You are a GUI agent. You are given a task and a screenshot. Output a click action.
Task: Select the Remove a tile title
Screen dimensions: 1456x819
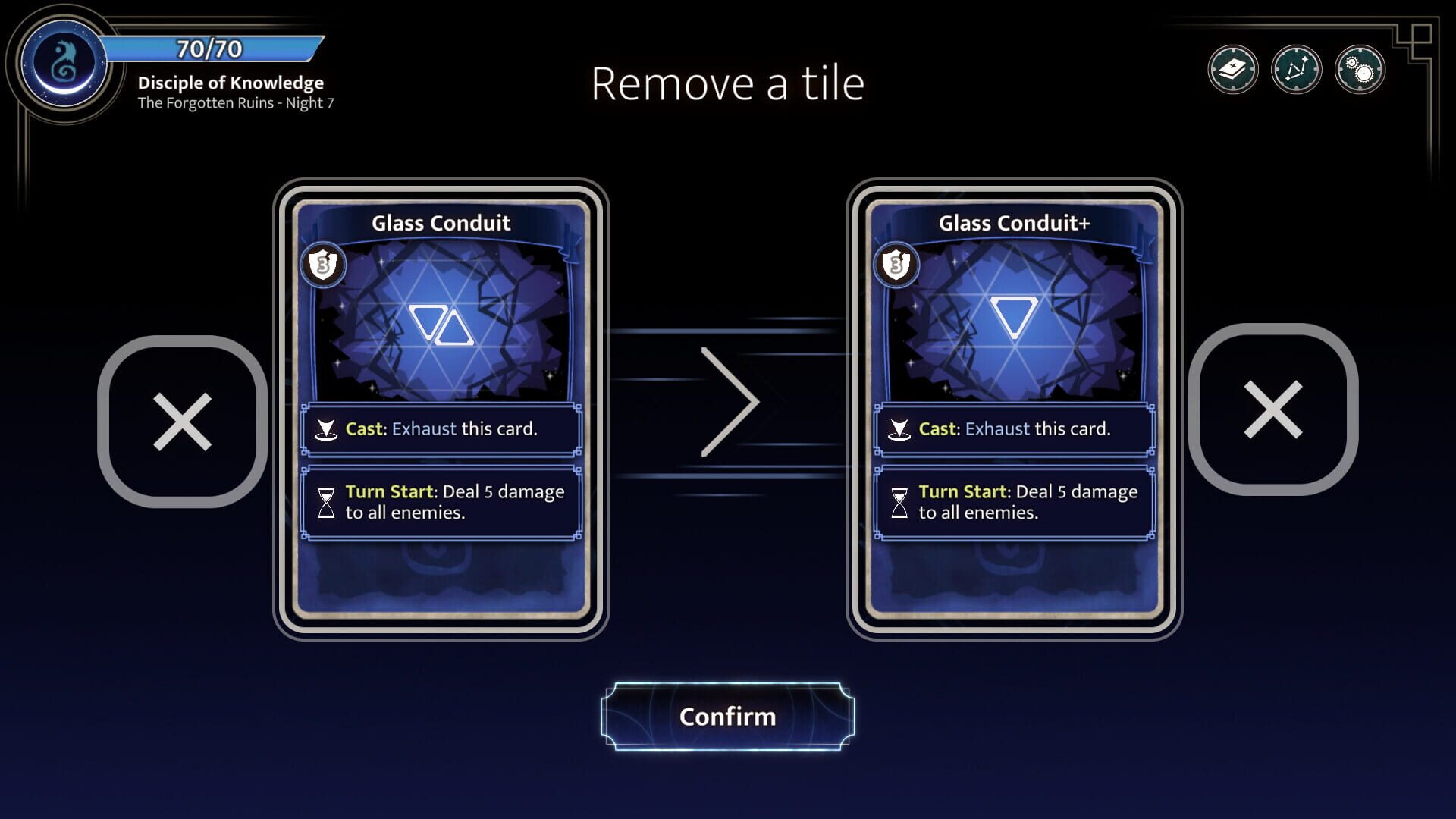click(x=727, y=83)
